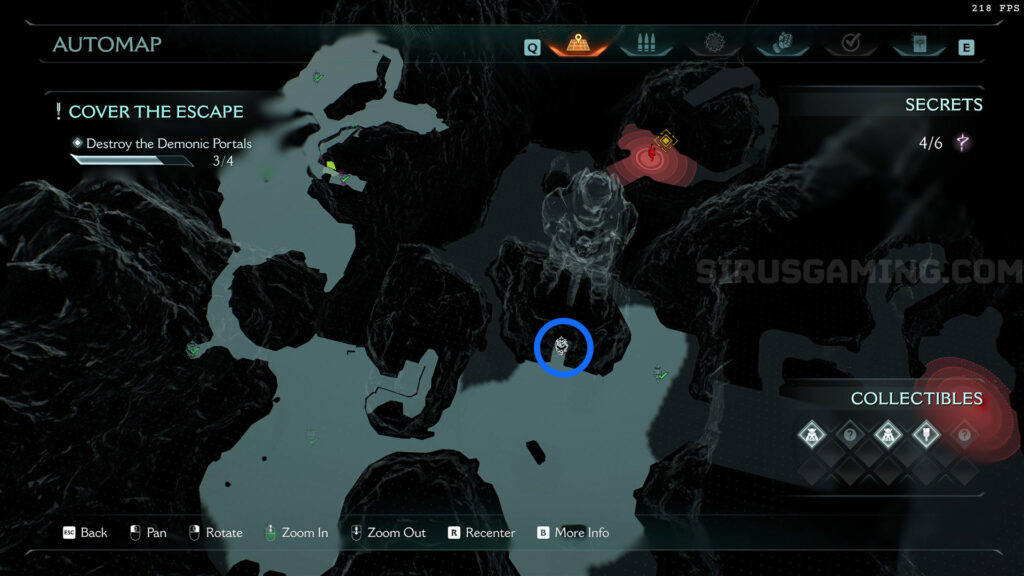Click the Recenter option in the footer
Viewport: 1024px width, 576px height.
tap(481, 533)
